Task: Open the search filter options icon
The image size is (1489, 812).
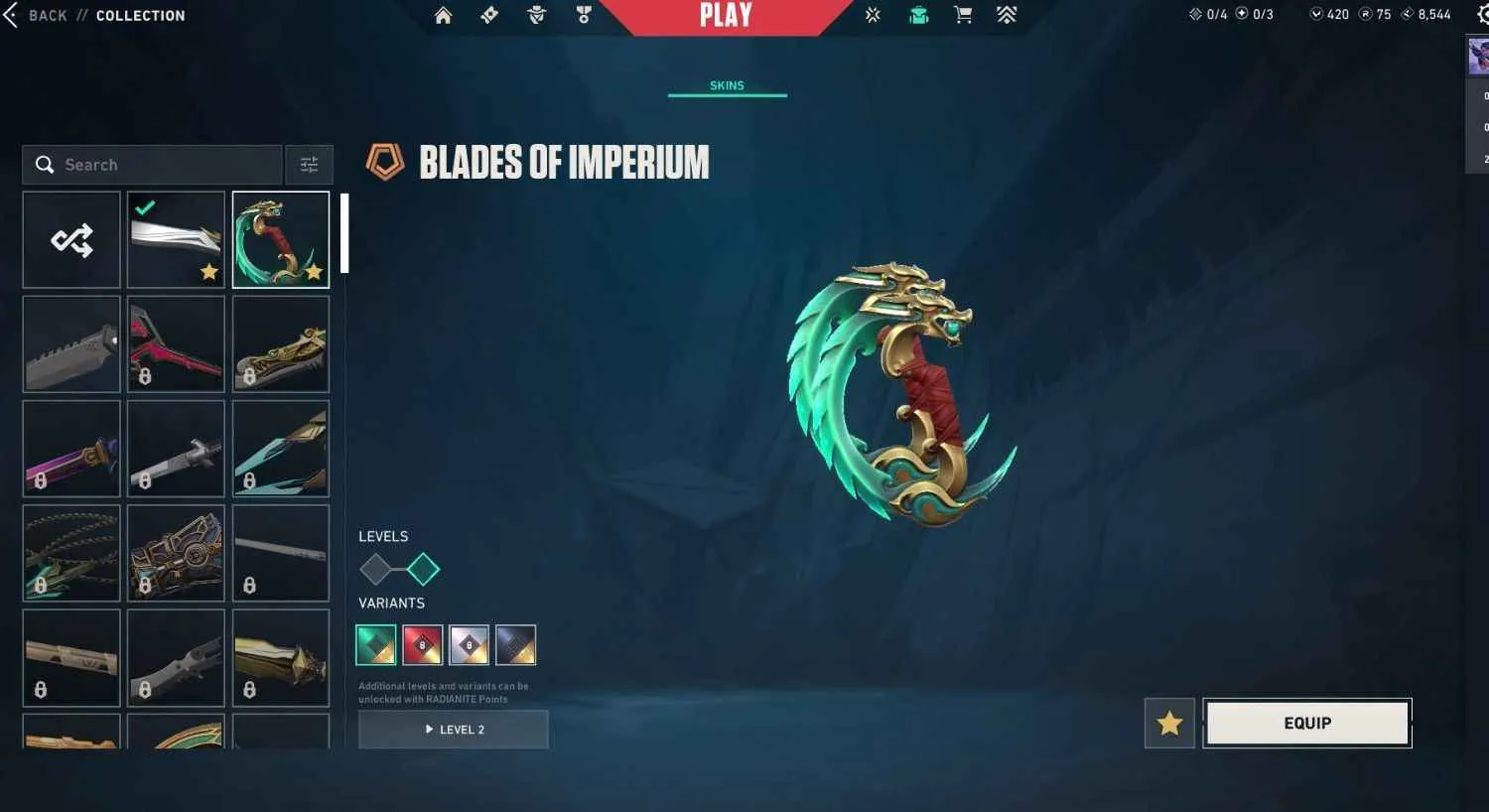Action: (x=309, y=164)
